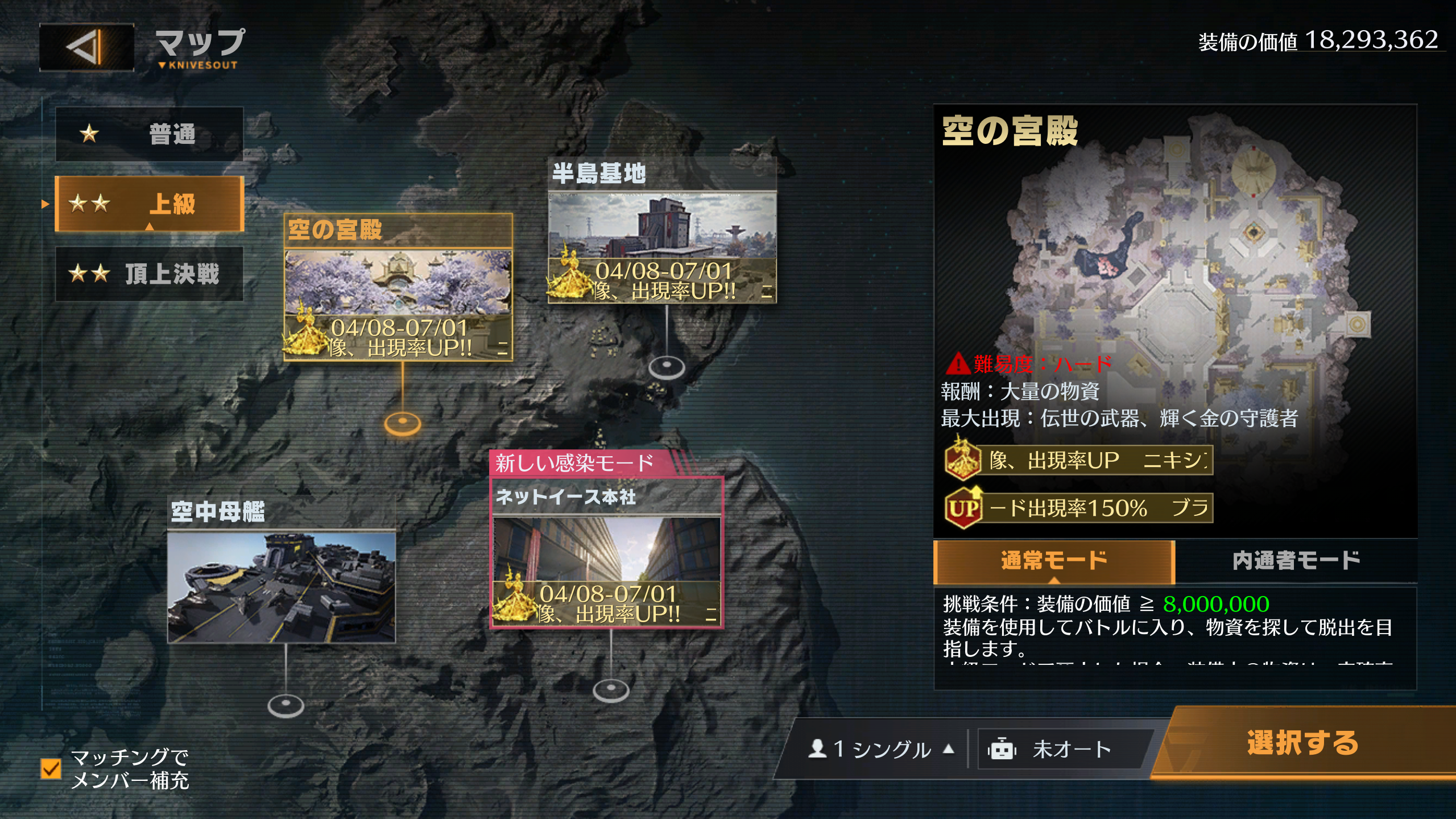Switch to 通常モード tab
Viewport: 1456px width, 819px height.
click(x=1054, y=561)
